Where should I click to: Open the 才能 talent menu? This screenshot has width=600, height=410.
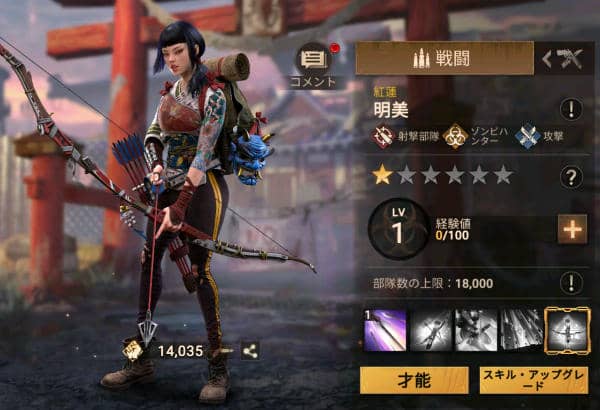[x=414, y=379]
